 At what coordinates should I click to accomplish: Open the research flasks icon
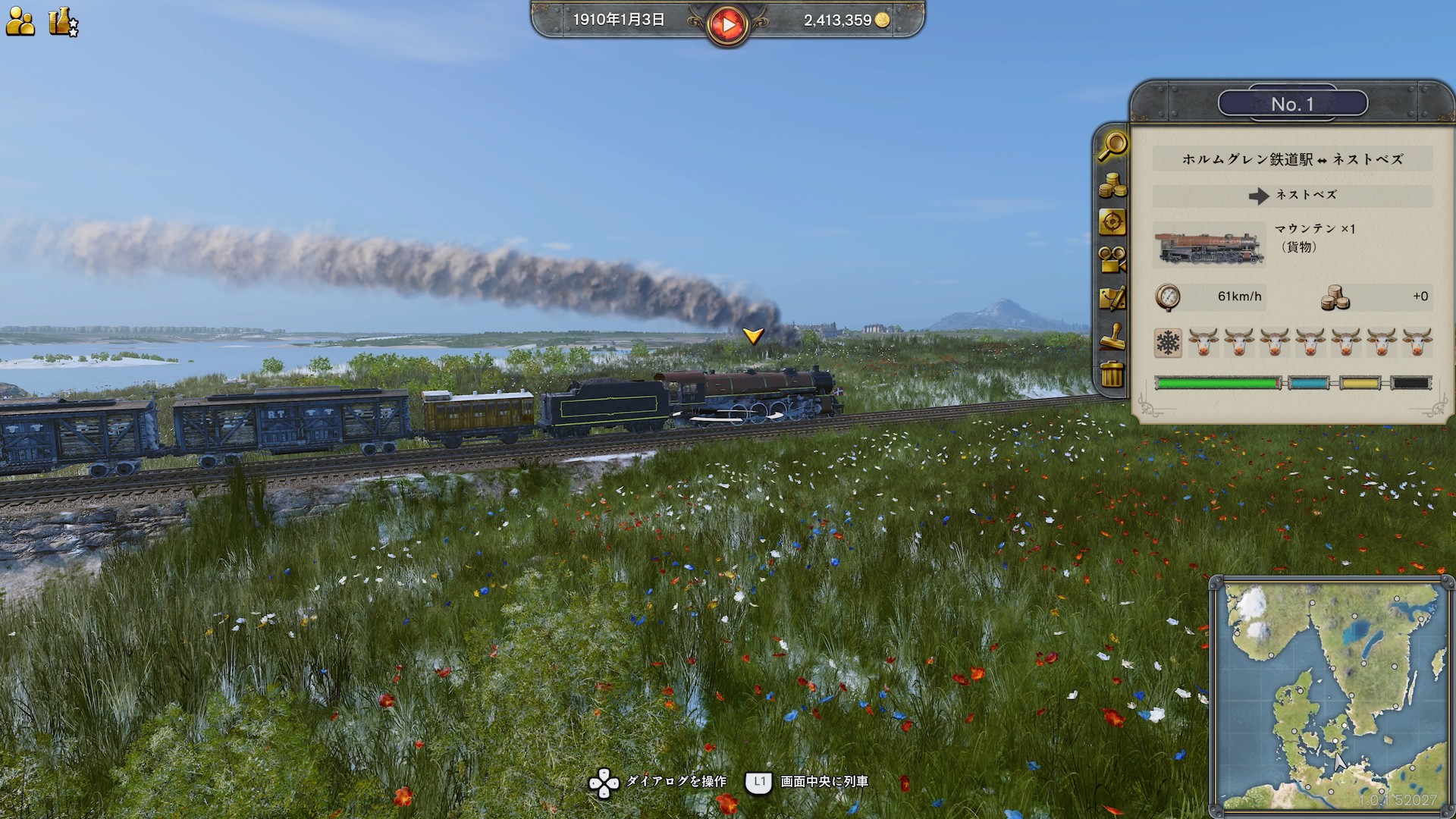[63, 22]
